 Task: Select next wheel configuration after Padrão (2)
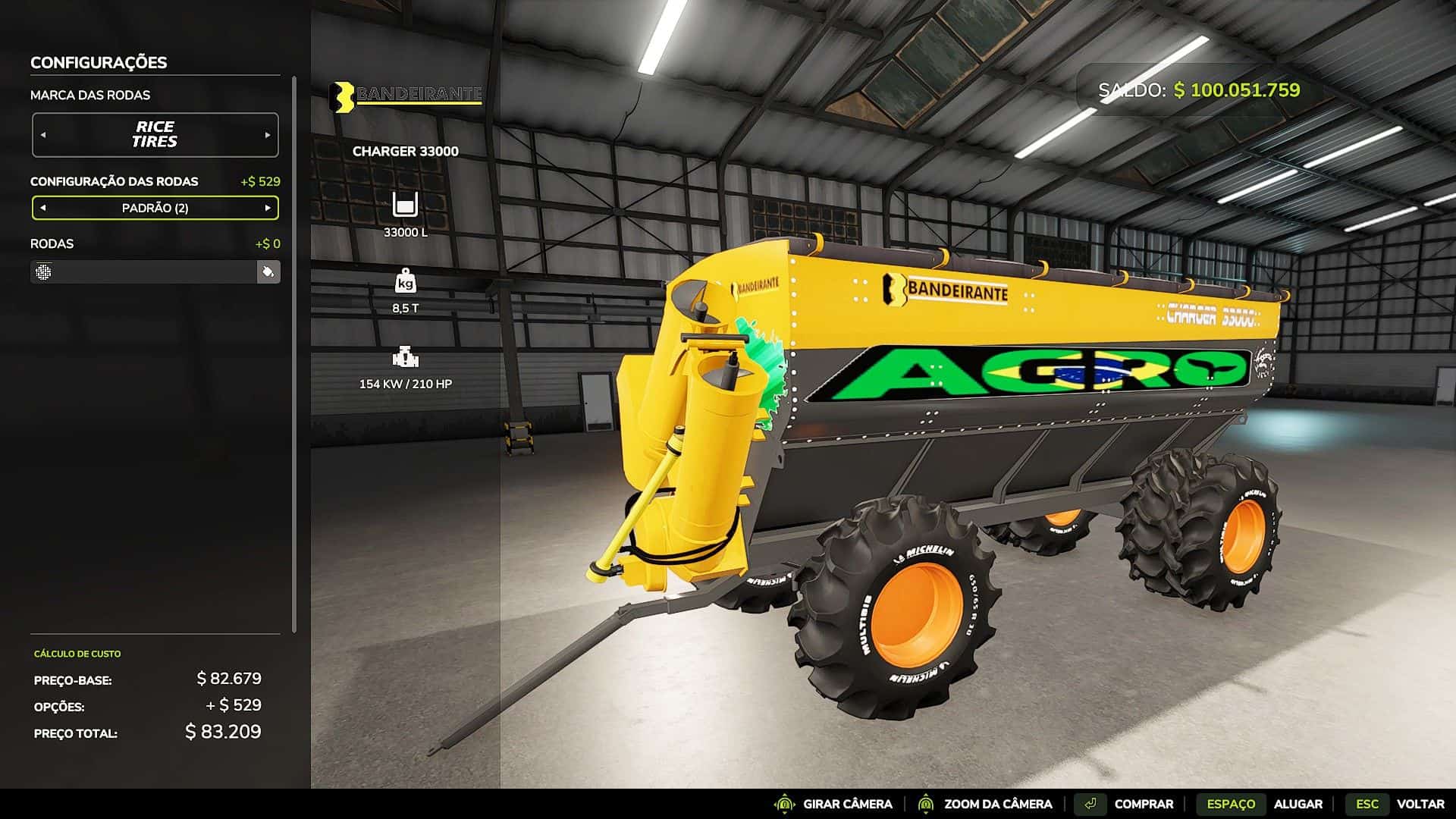[x=267, y=208]
